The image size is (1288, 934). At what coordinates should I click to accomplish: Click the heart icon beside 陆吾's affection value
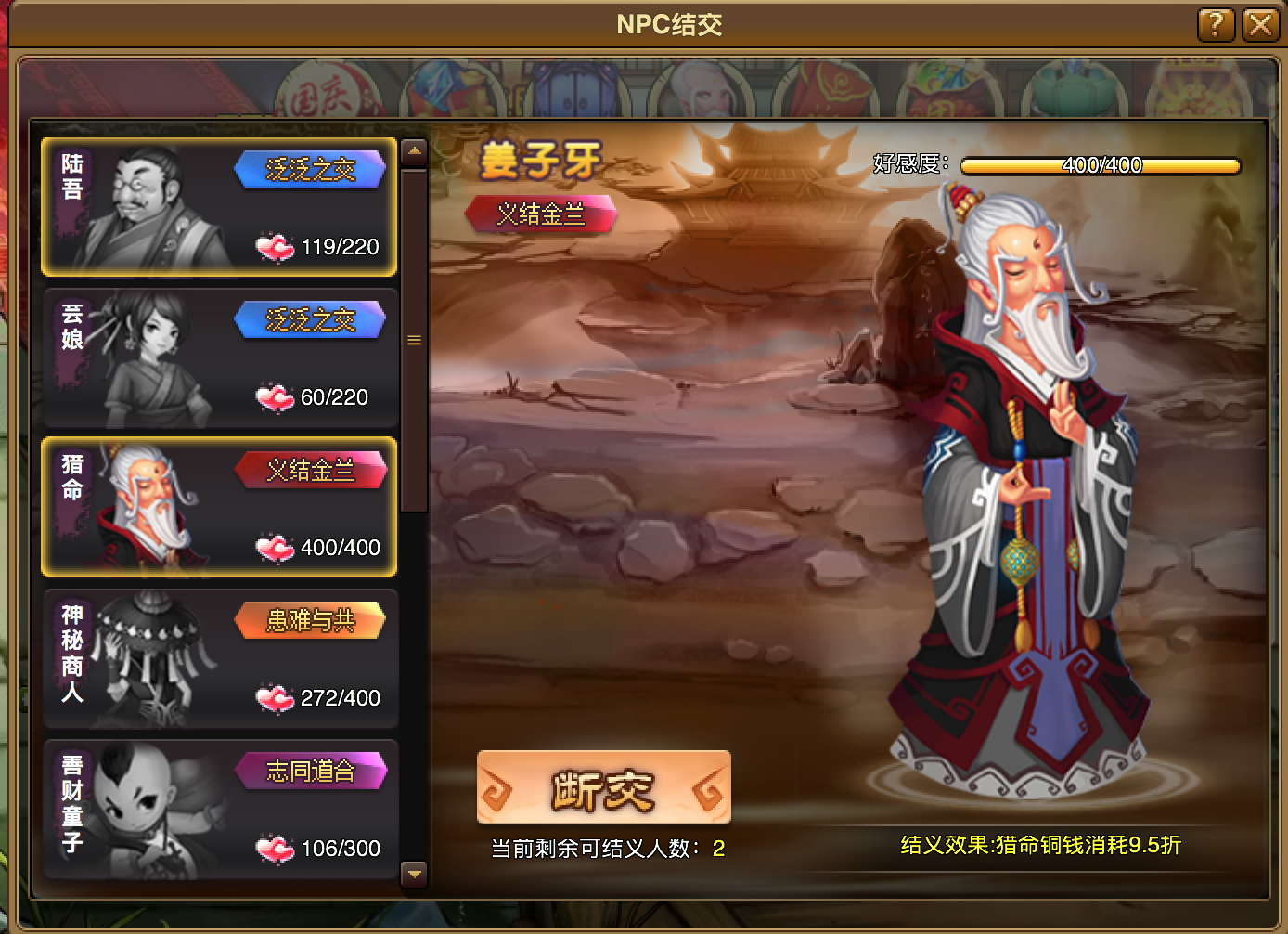tap(276, 246)
